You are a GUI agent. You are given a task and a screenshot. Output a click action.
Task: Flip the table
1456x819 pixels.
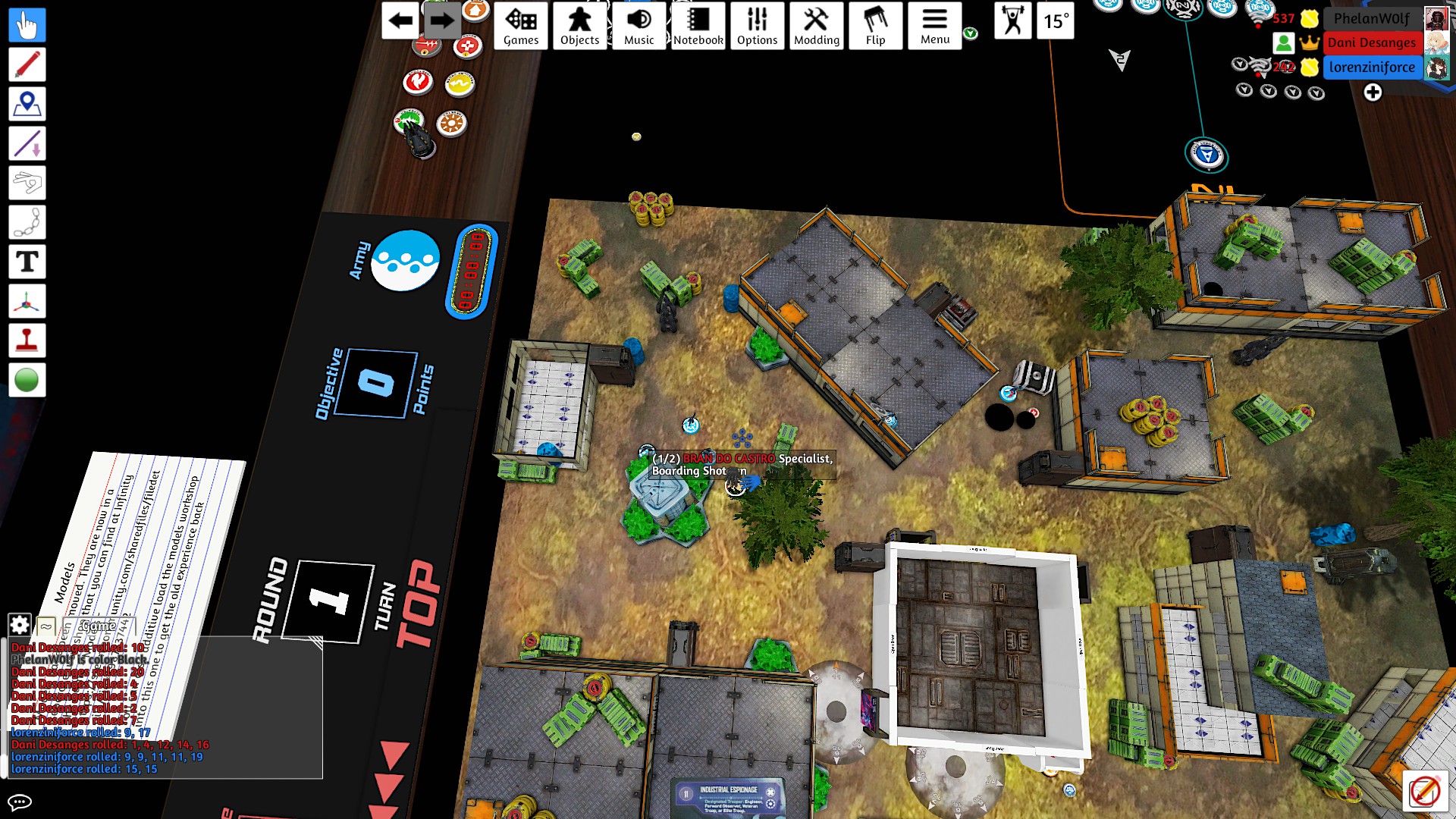875,26
